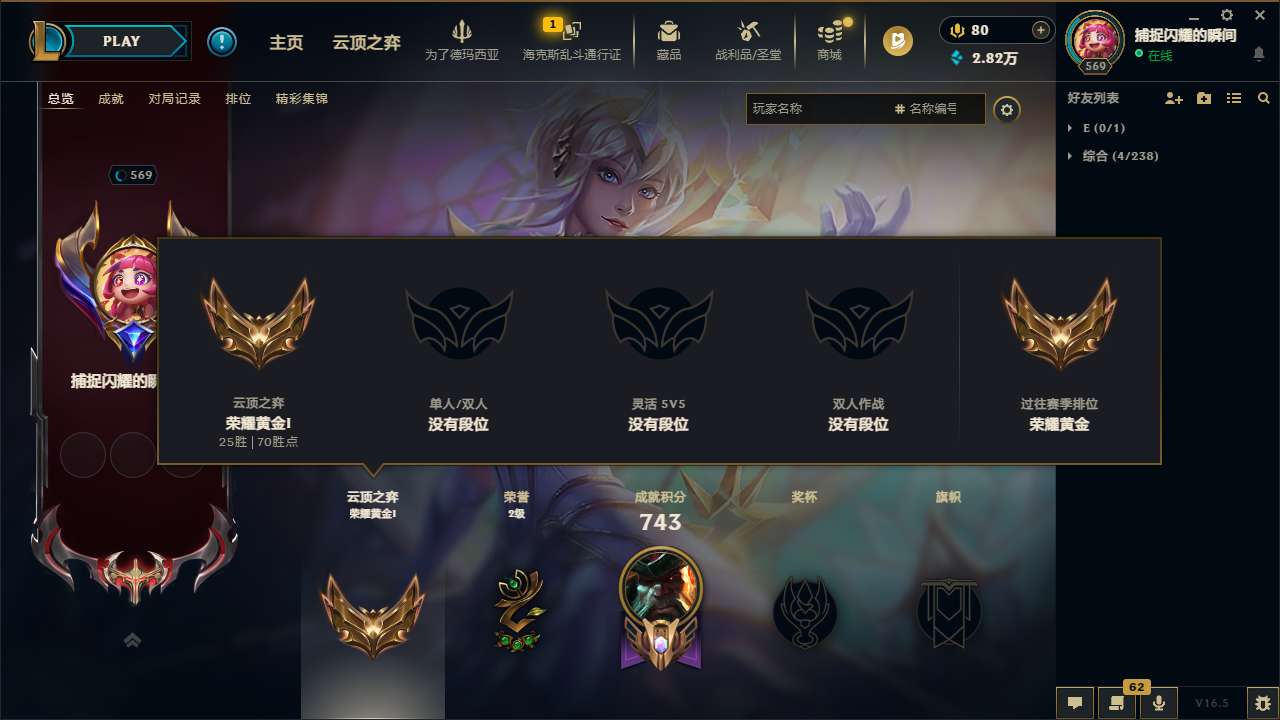Switch to the 对局记录 tab

tap(175, 98)
